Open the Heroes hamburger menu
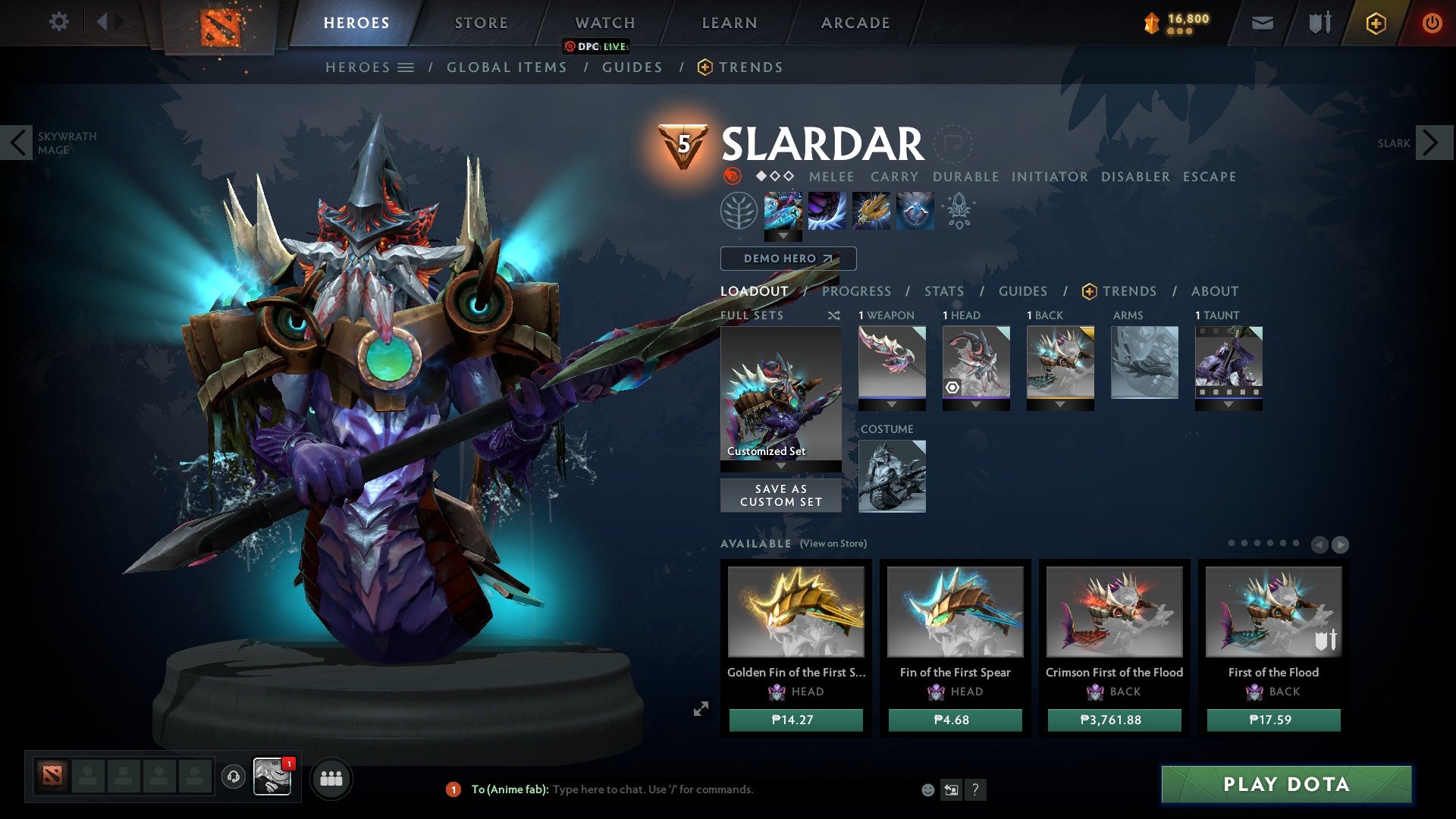This screenshot has height=819, width=1456. (x=407, y=67)
